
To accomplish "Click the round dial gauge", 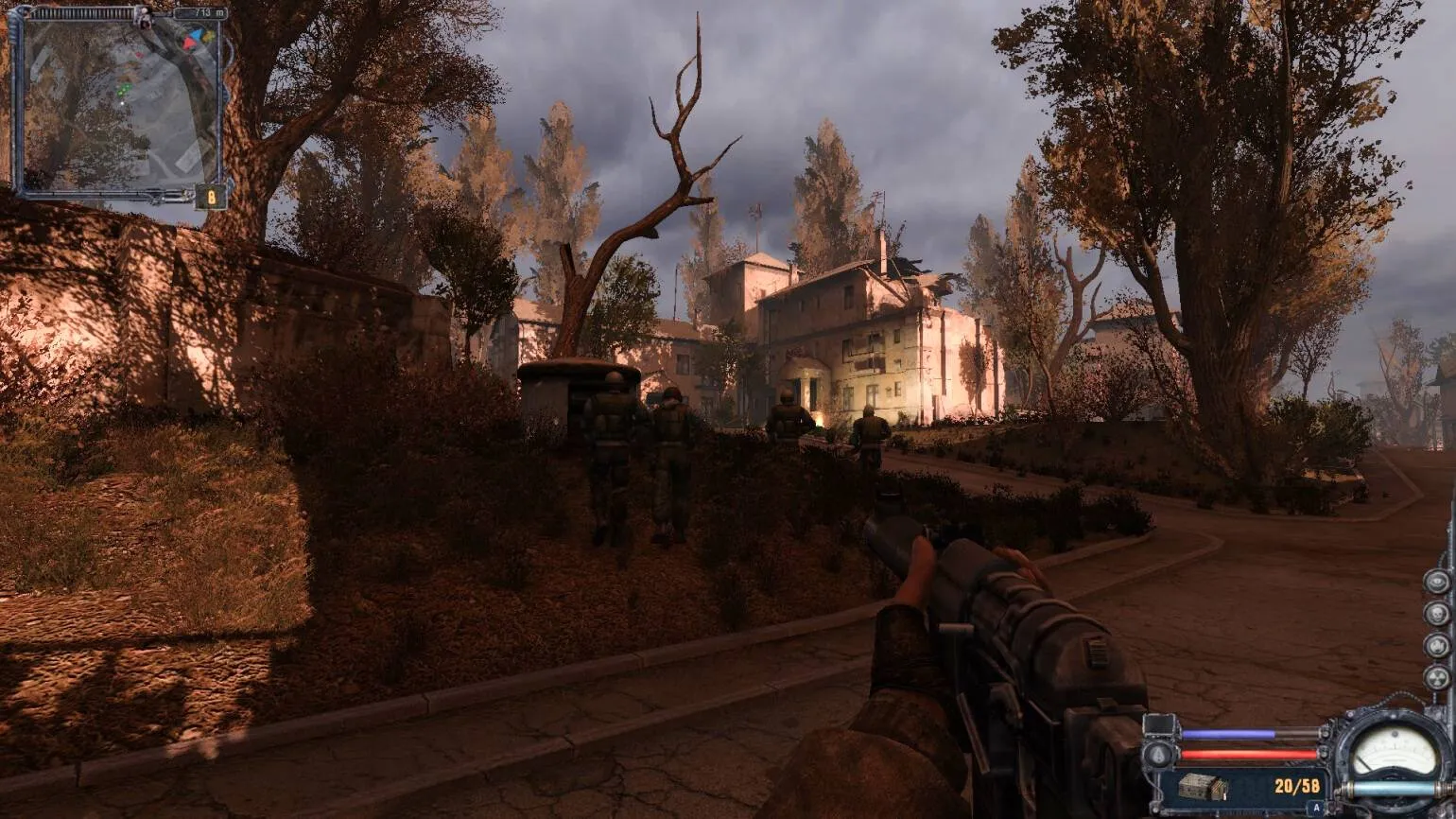I will (x=1394, y=753).
